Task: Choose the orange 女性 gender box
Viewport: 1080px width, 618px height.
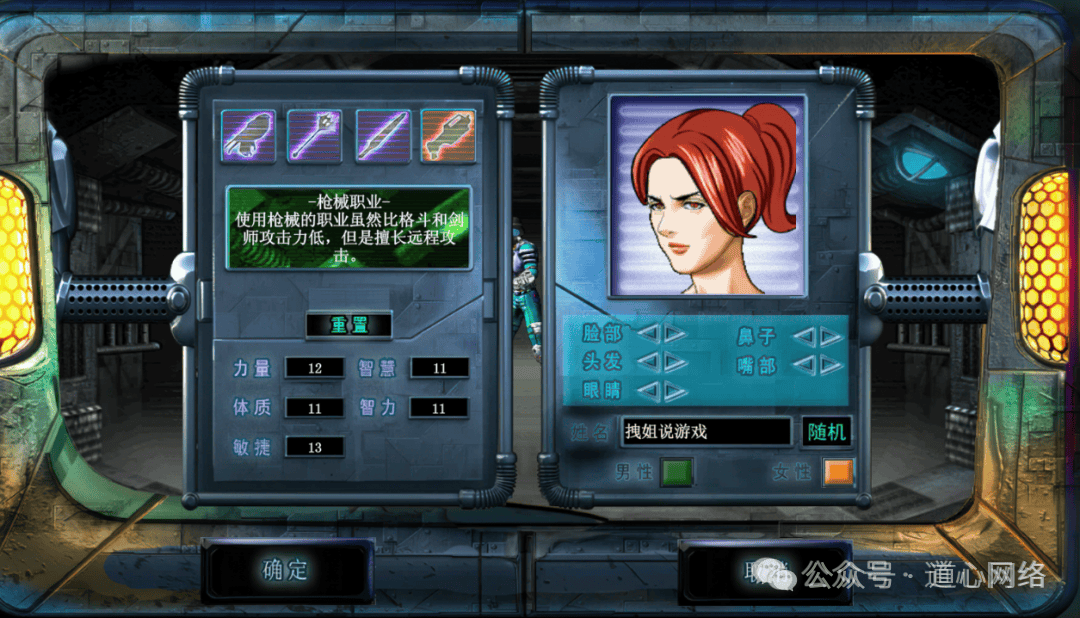Action: (x=839, y=472)
